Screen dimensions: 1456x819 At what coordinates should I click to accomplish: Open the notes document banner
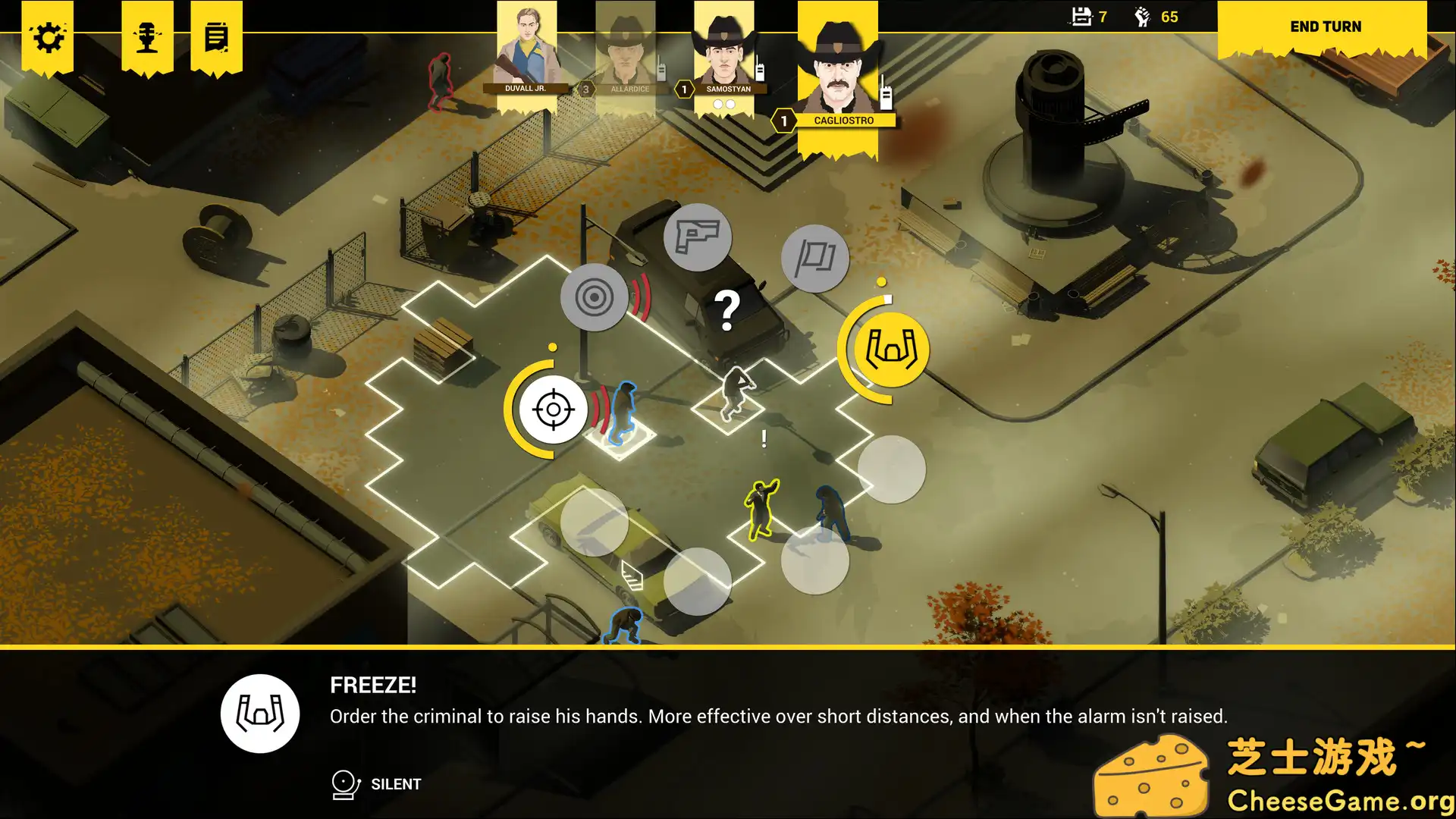(x=216, y=37)
